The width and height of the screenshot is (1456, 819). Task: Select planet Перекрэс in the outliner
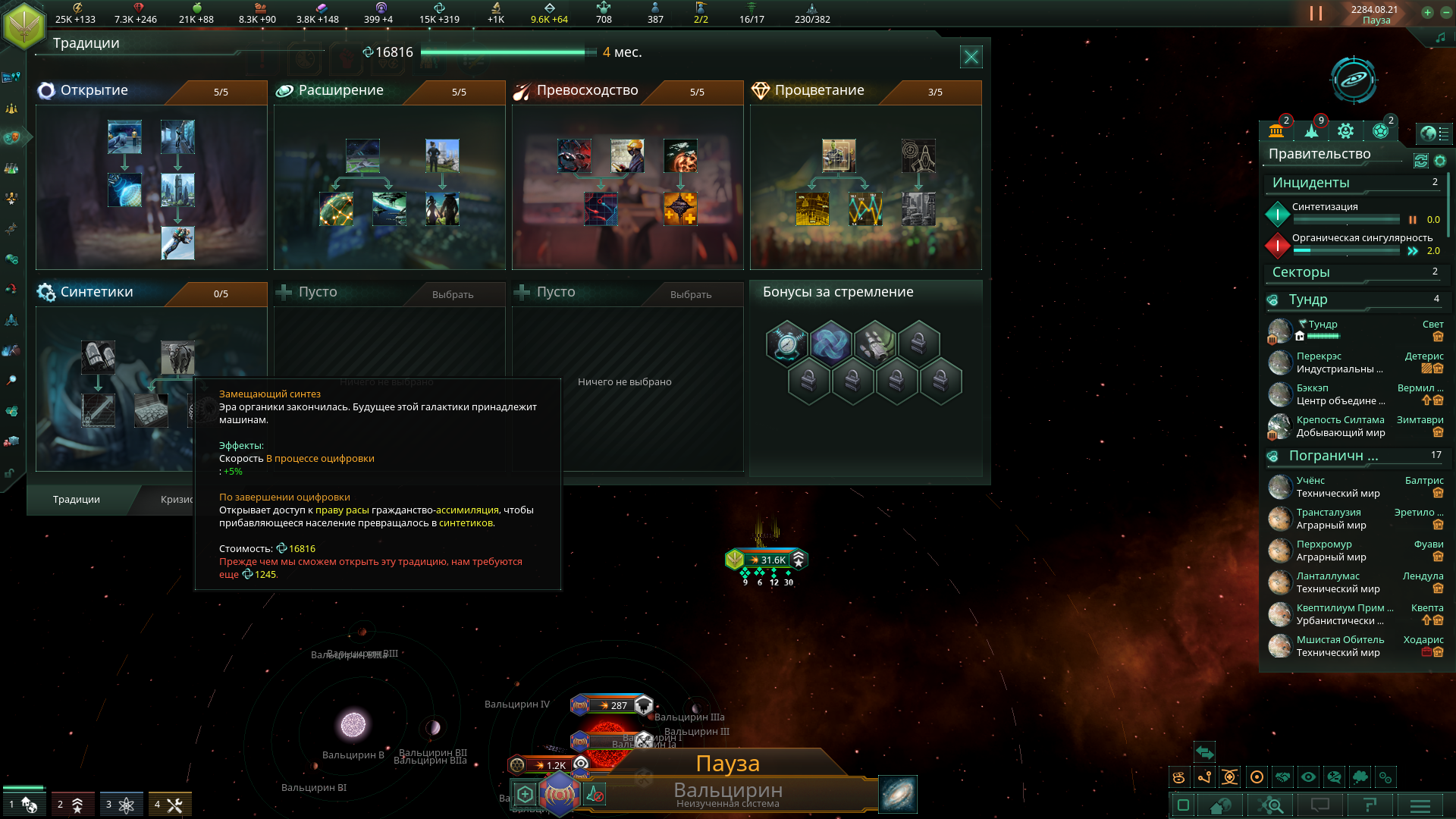[x=1319, y=356]
